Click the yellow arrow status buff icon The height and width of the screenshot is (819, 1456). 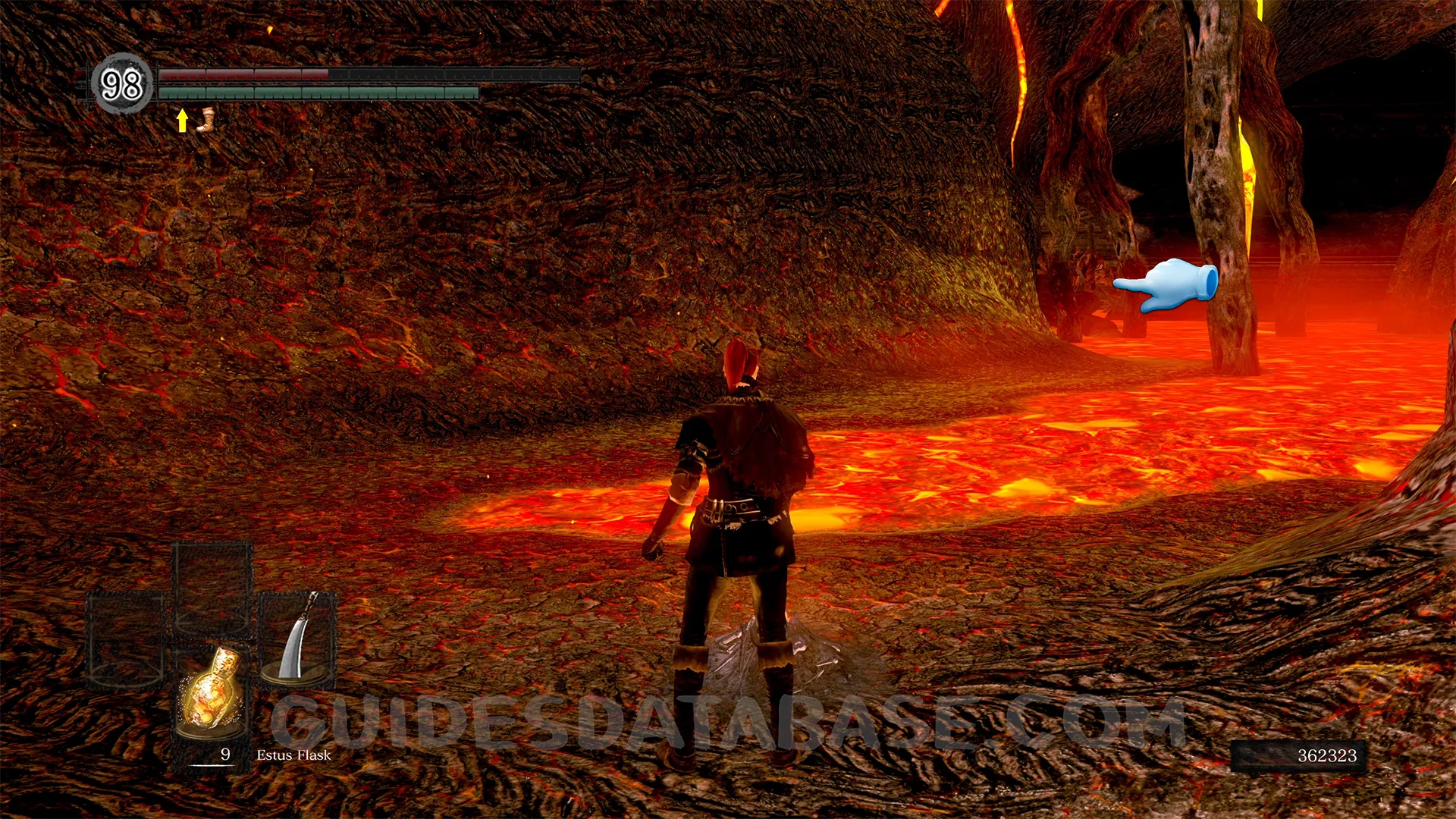(182, 120)
